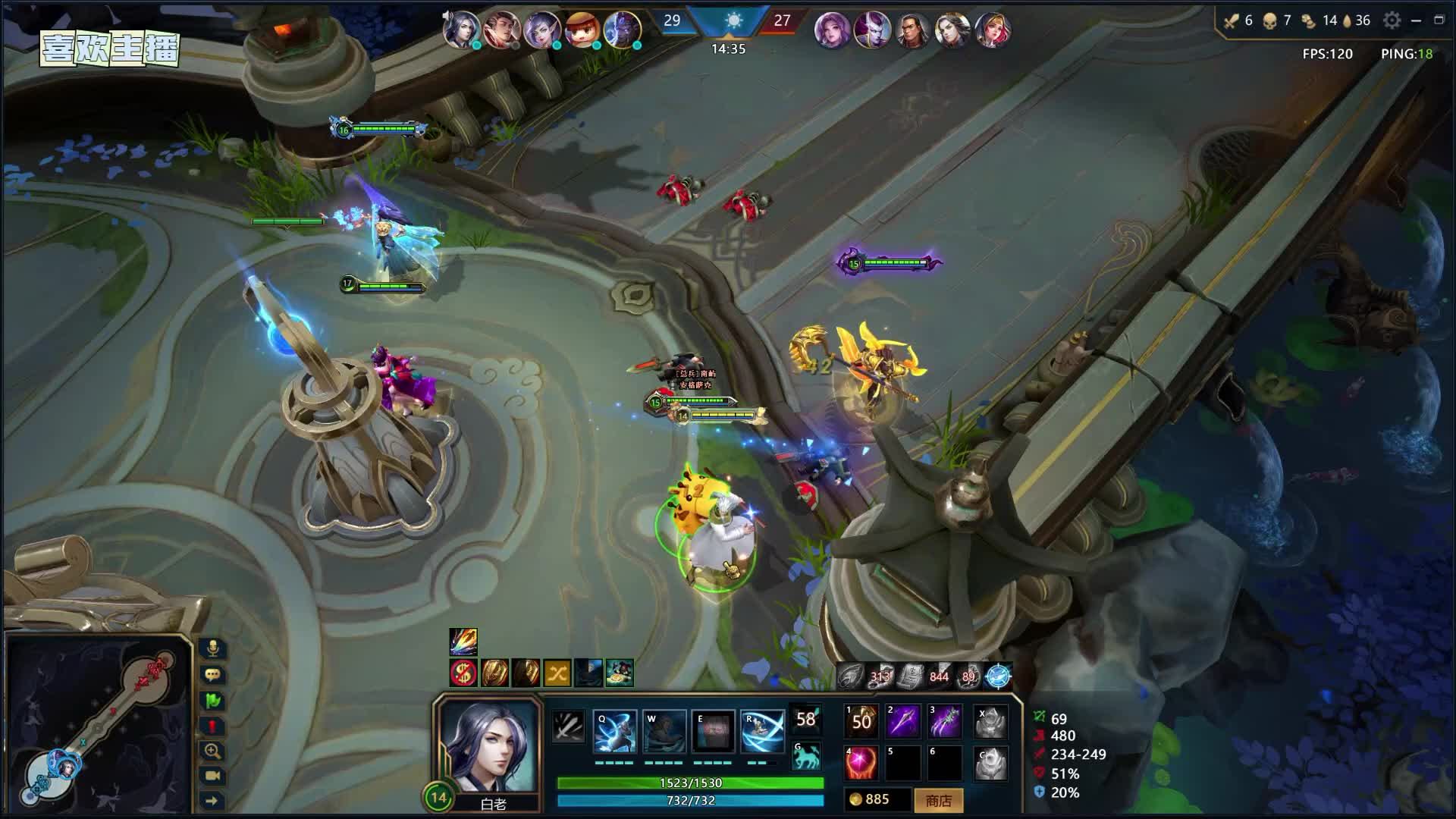Toggle the camera button beside the minimap
1456x819 pixels.
click(213, 776)
